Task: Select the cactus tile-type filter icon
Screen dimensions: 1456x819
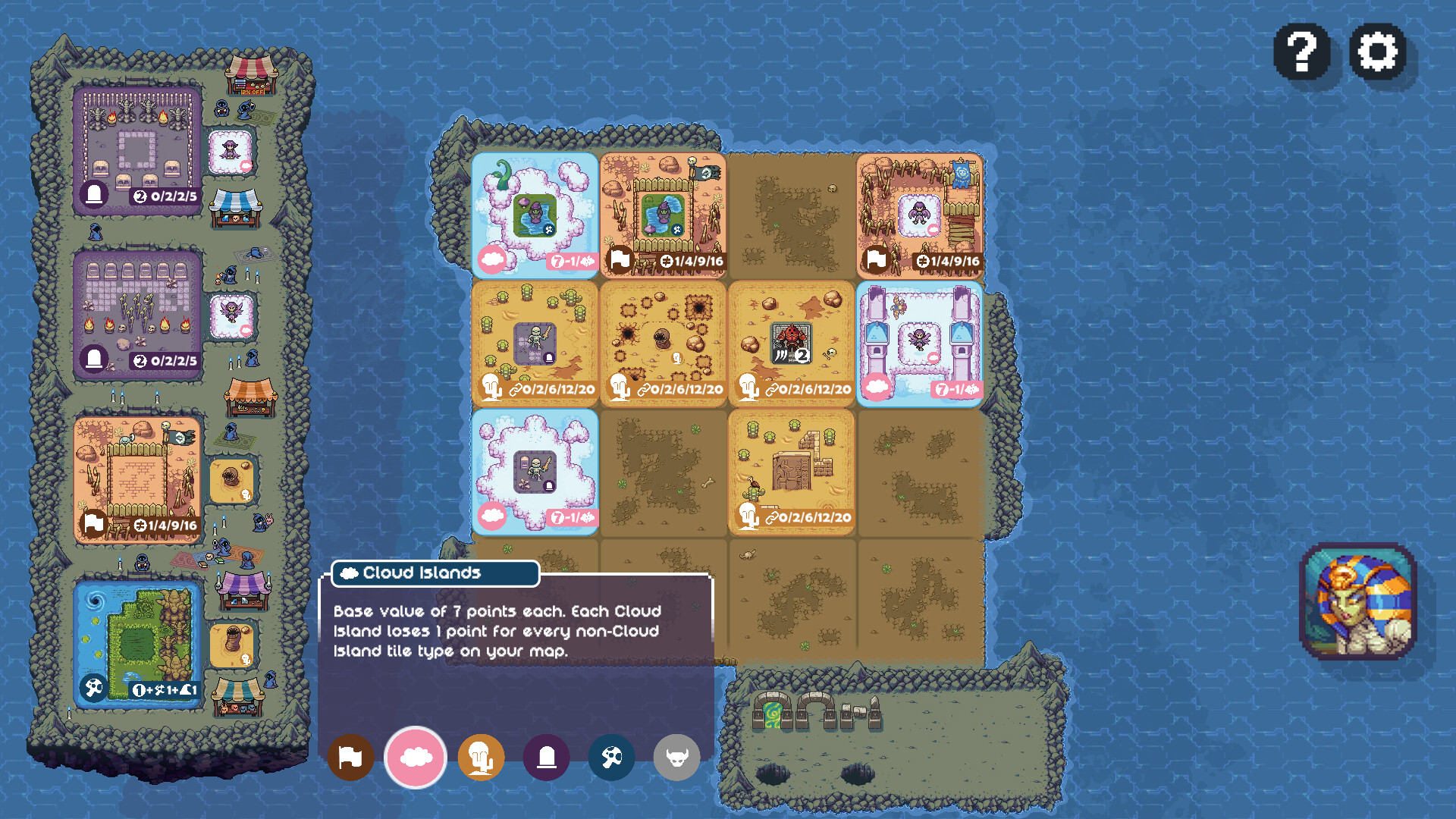Action: pyautogui.click(x=481, y=758)
